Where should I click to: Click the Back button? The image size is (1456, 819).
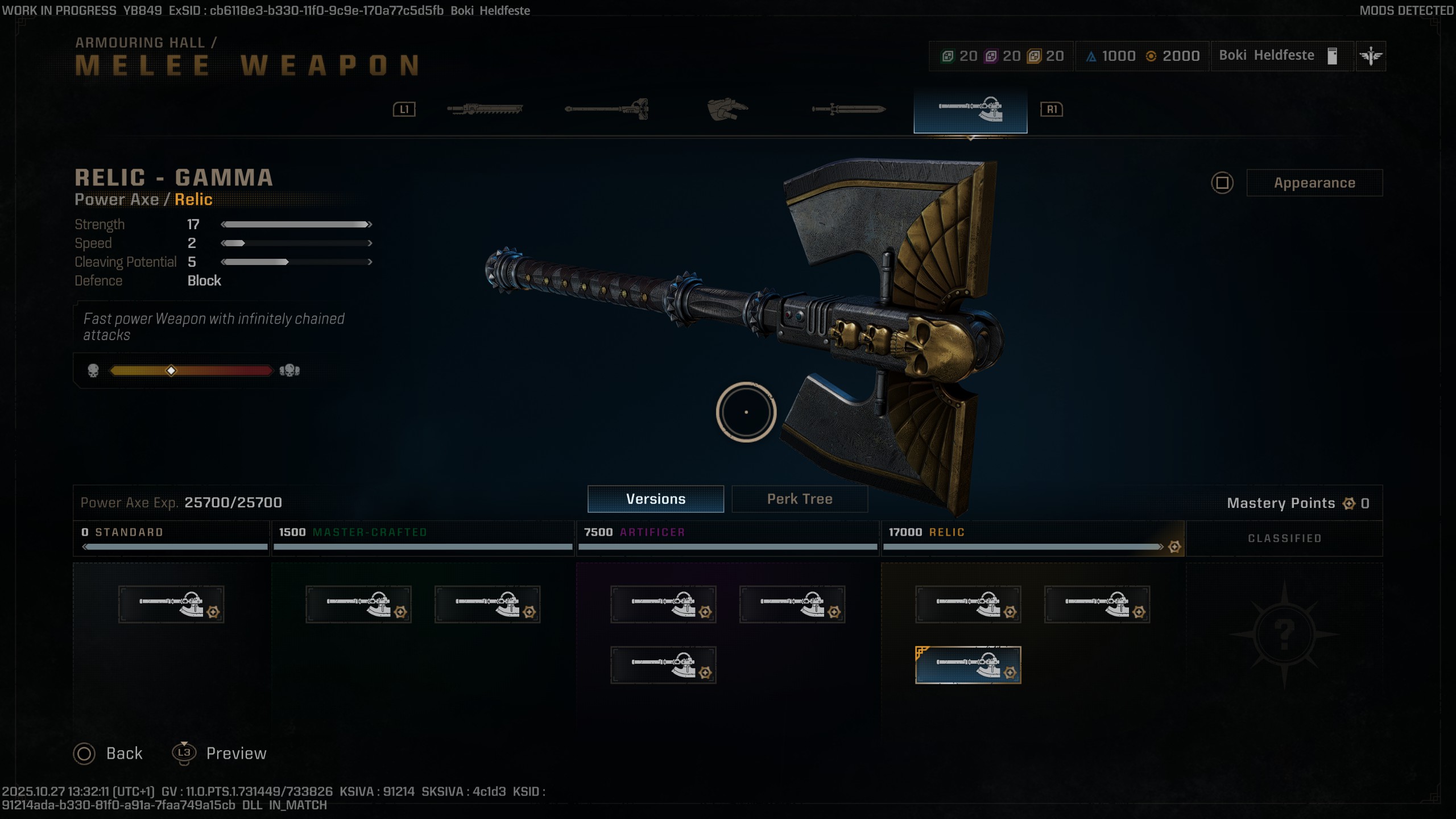click(108, 752)
